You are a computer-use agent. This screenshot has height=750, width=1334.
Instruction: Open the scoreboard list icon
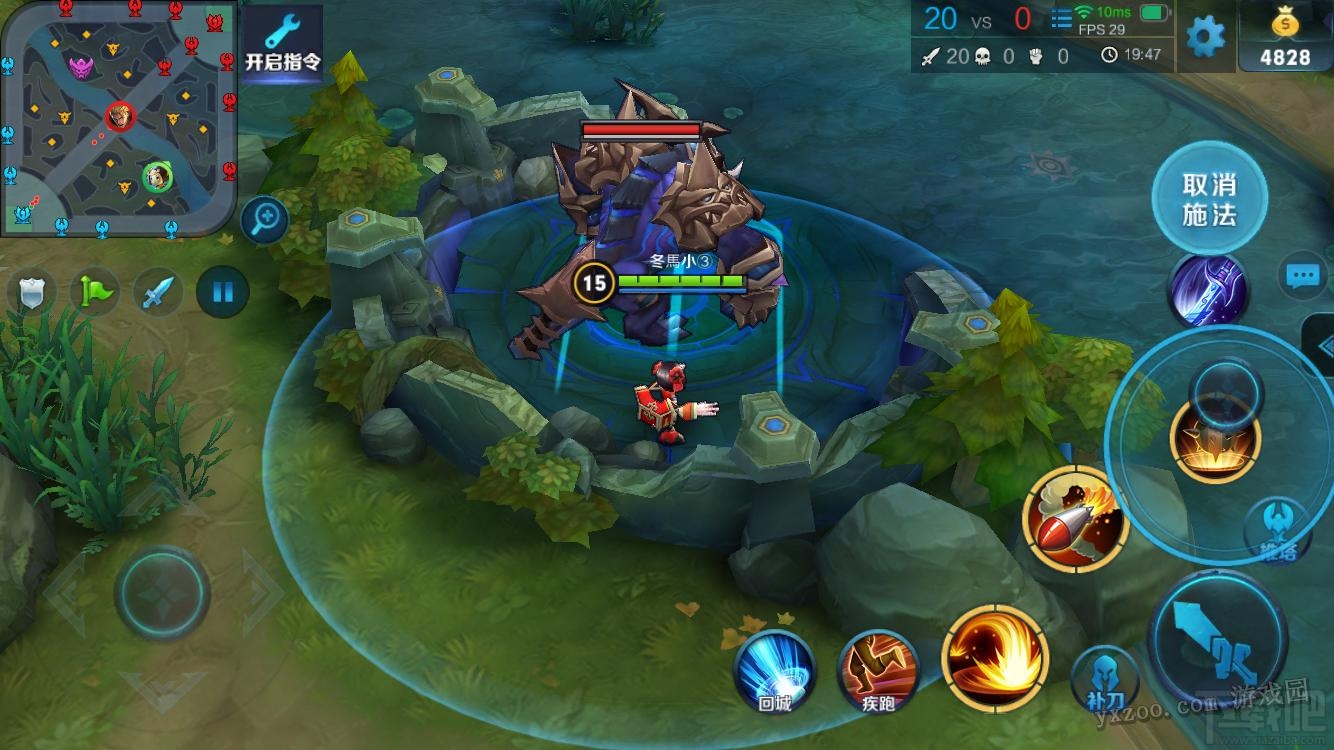point(1060,18)
